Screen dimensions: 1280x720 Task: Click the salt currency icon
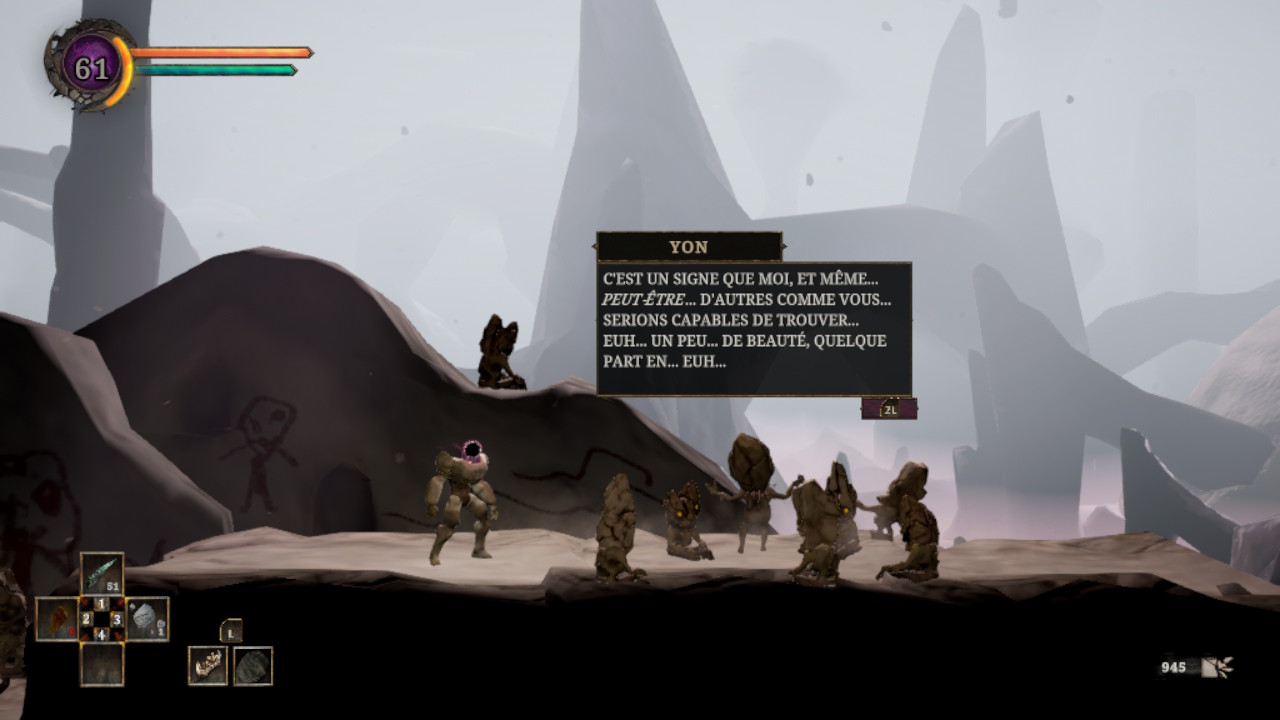[1217, 667]
